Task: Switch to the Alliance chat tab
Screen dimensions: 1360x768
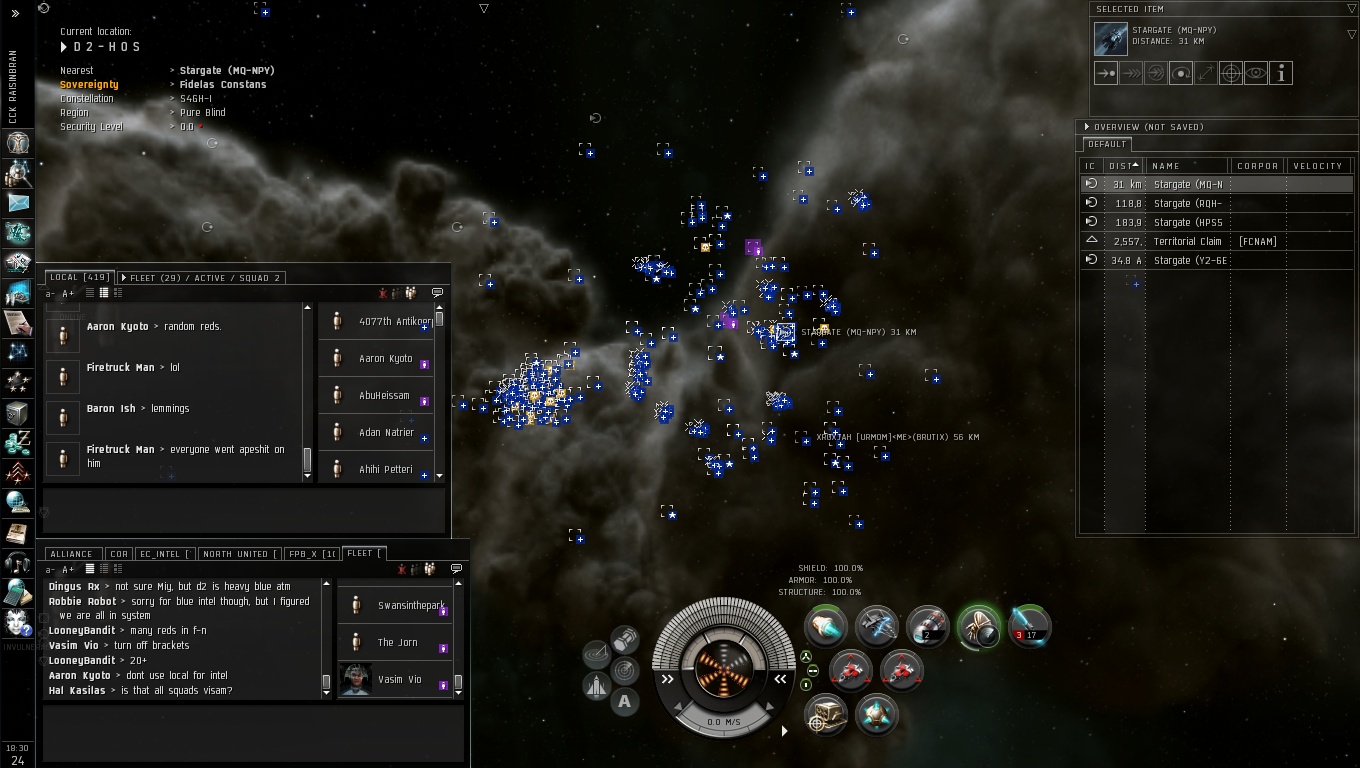Action: (x=71, y=553)
